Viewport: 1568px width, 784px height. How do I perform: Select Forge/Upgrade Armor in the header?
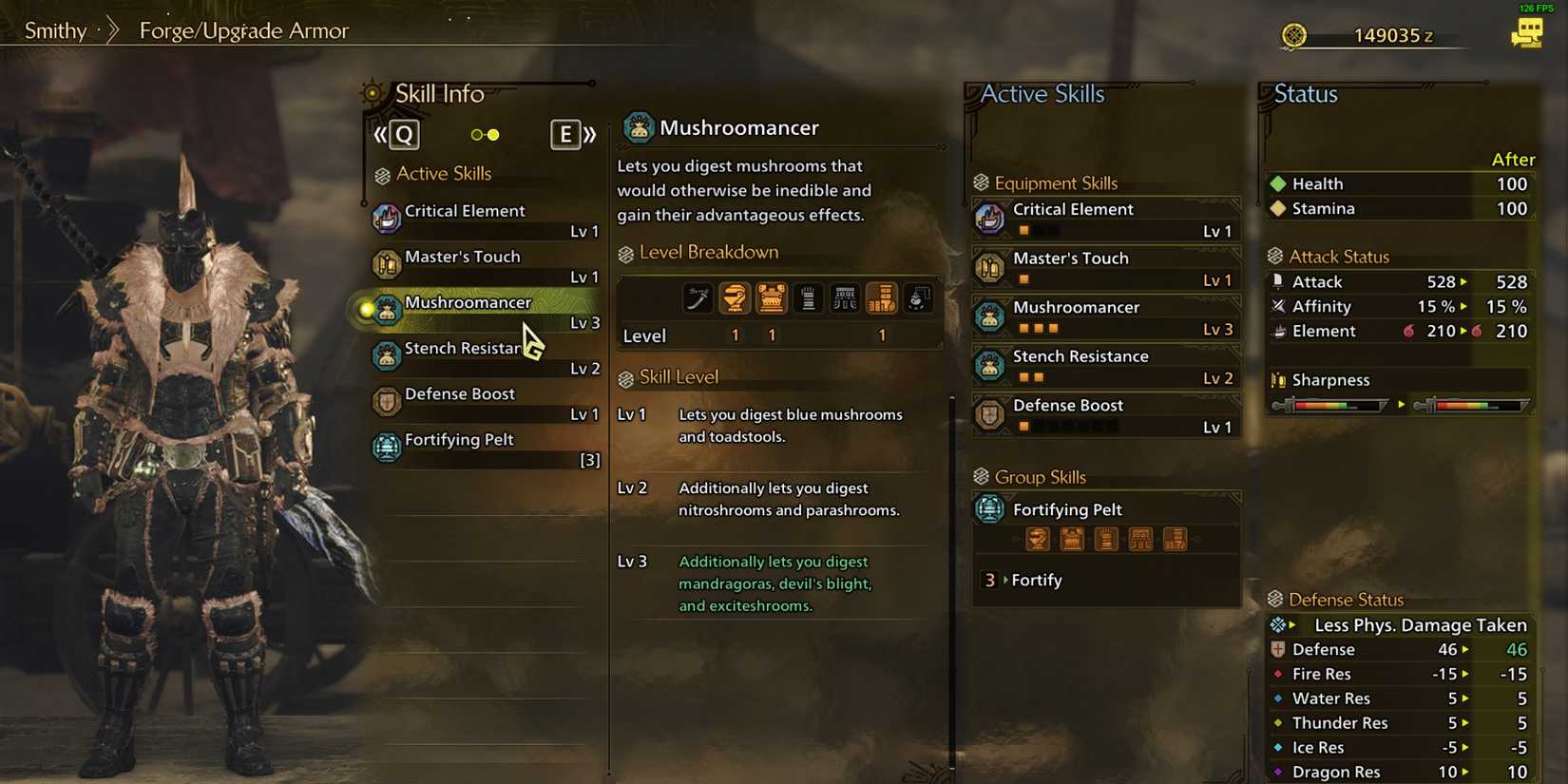coord(243,30)
